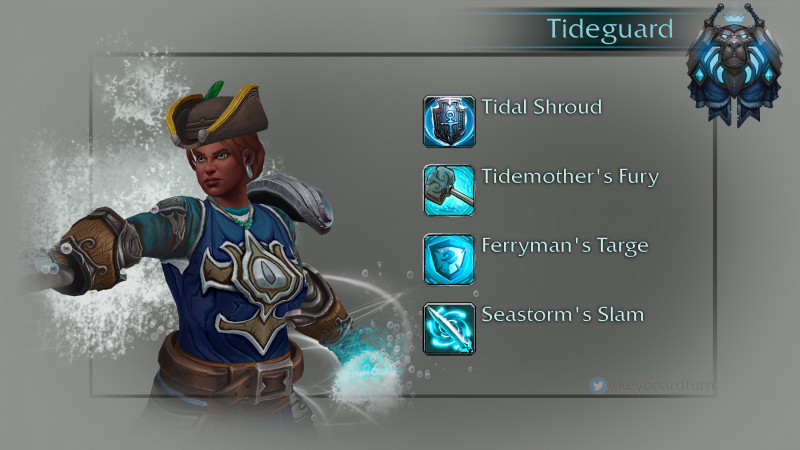
Task: Choose the Ferryman's Targe shield icon
Action: click(448, 259)
